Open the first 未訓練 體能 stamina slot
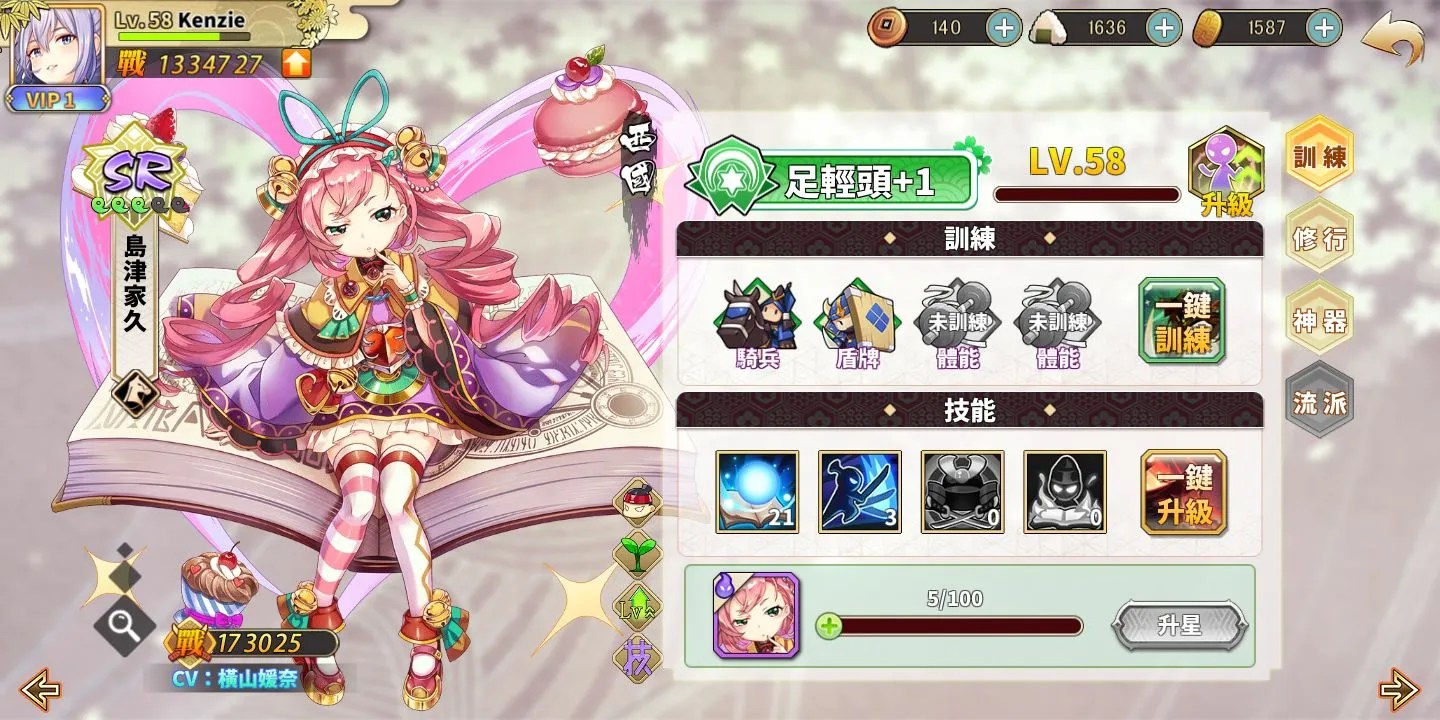 961,320
